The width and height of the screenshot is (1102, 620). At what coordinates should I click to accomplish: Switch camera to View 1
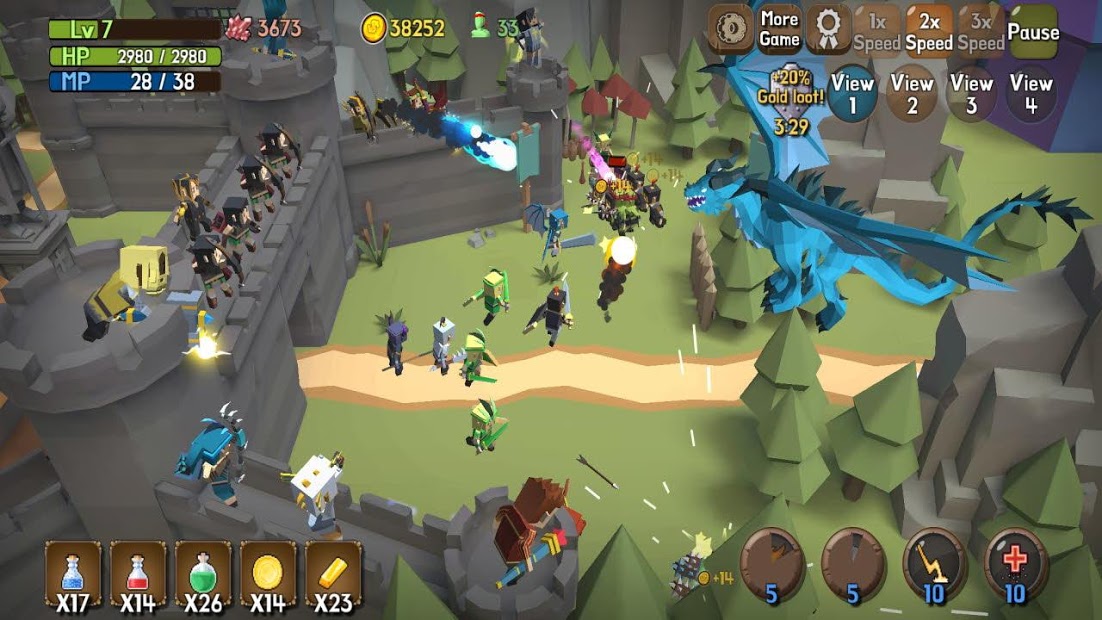pos(852,94)
